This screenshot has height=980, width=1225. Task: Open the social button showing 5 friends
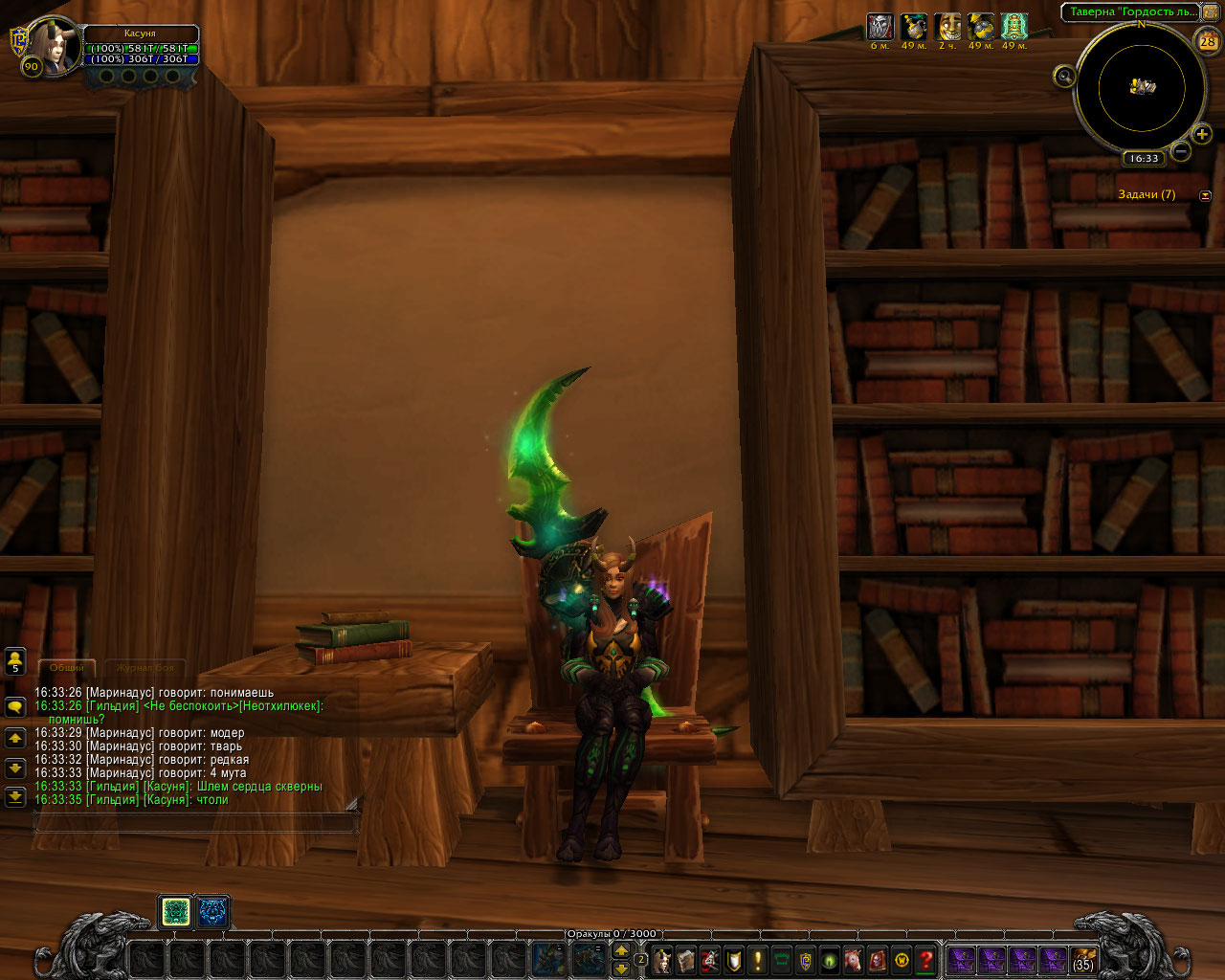tap(15, 661)
